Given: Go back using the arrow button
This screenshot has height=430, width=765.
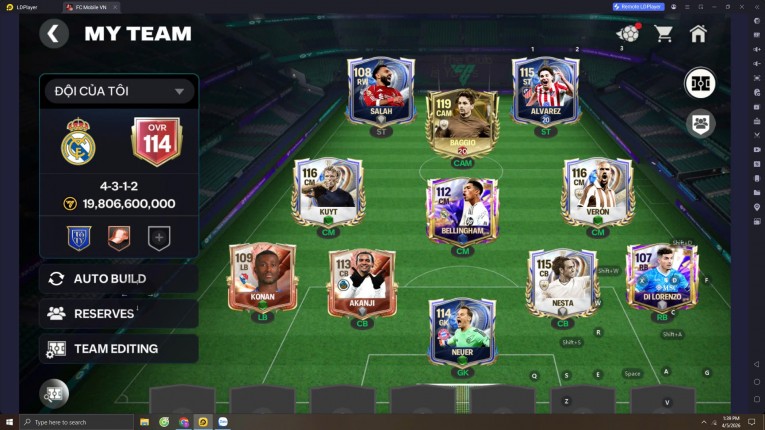Looking at the screenshot, I should (x=54, y=34).
